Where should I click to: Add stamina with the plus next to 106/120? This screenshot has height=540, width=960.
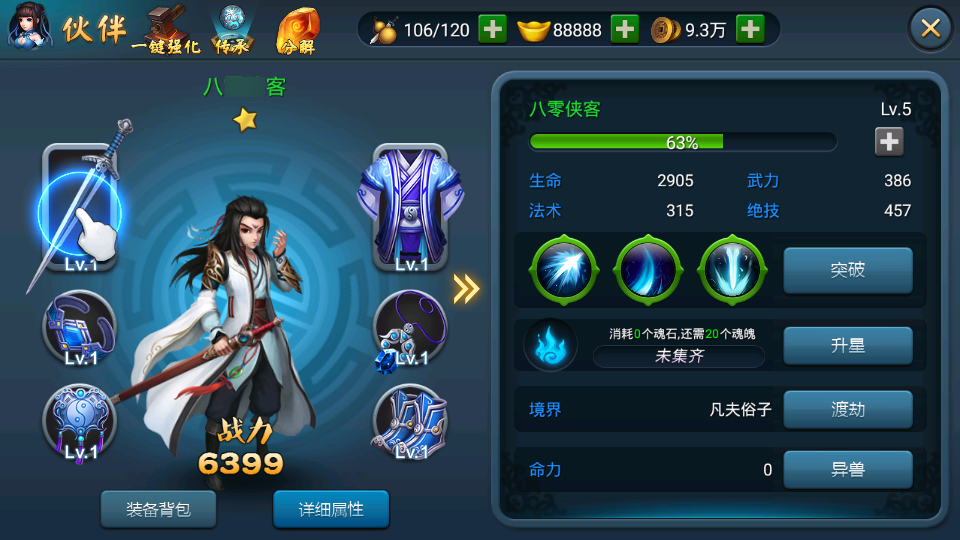tap(492, 29)
